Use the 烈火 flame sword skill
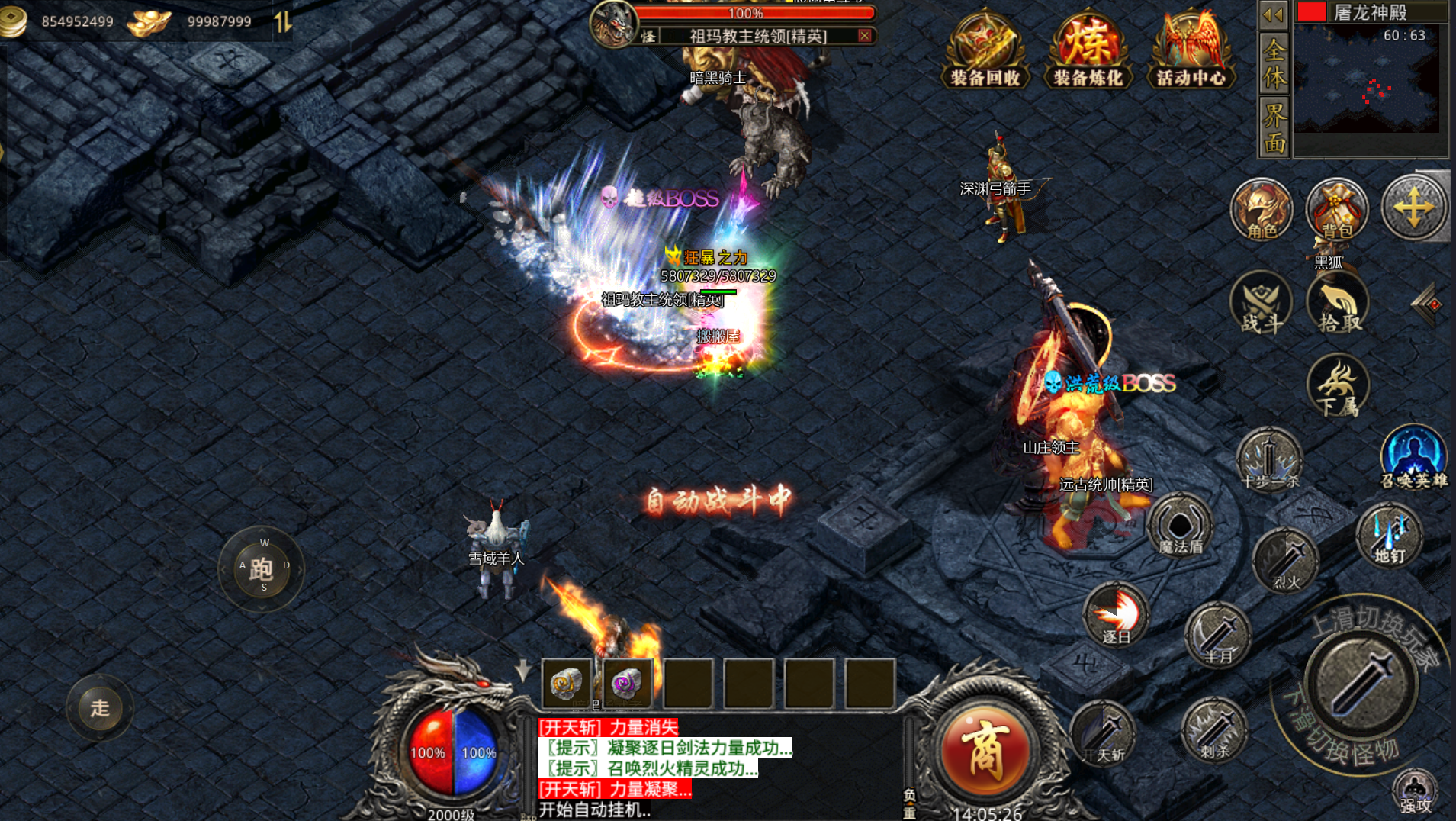The width and height of the screenshot is (1456, 821). [x=1286, y=562]
